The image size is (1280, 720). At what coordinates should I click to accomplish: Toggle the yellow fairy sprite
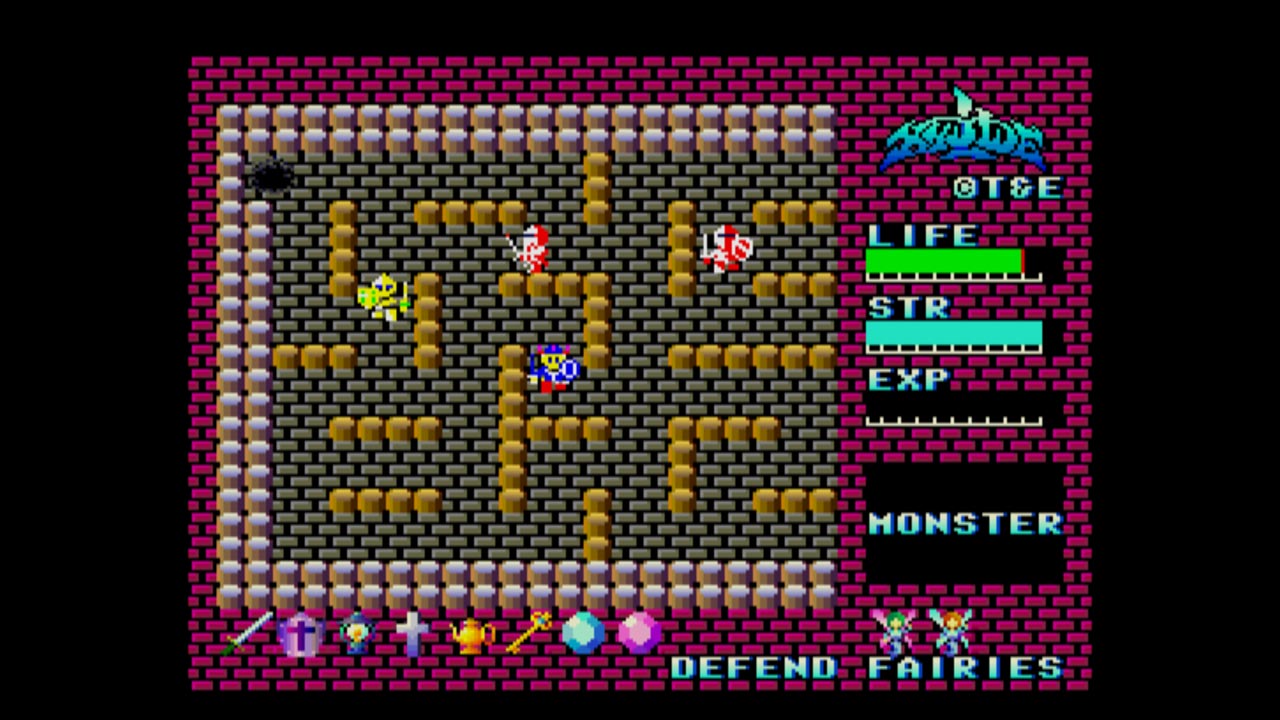[x=955, y=632]
